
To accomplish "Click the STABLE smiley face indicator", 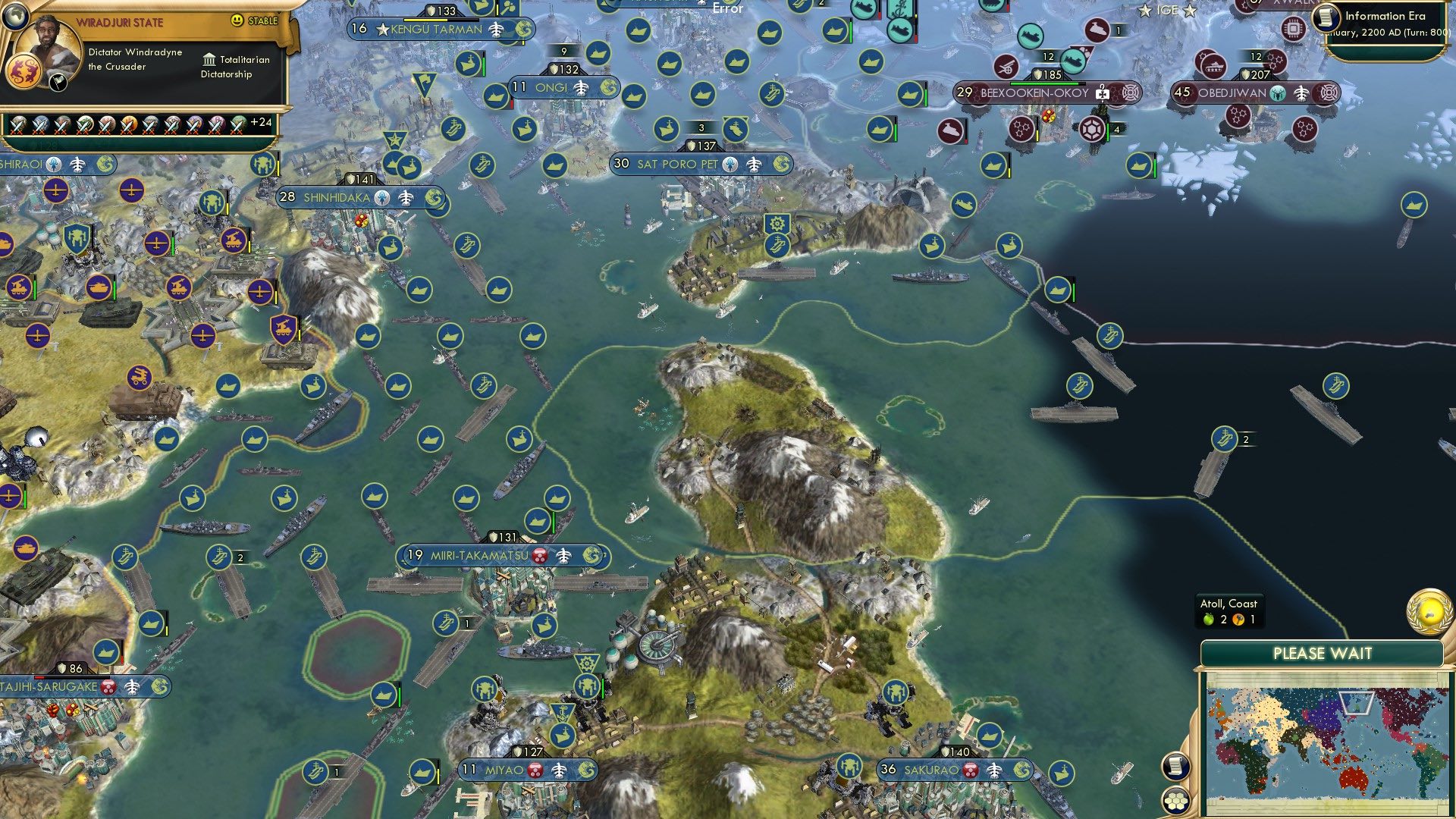I will click(237, 20).
